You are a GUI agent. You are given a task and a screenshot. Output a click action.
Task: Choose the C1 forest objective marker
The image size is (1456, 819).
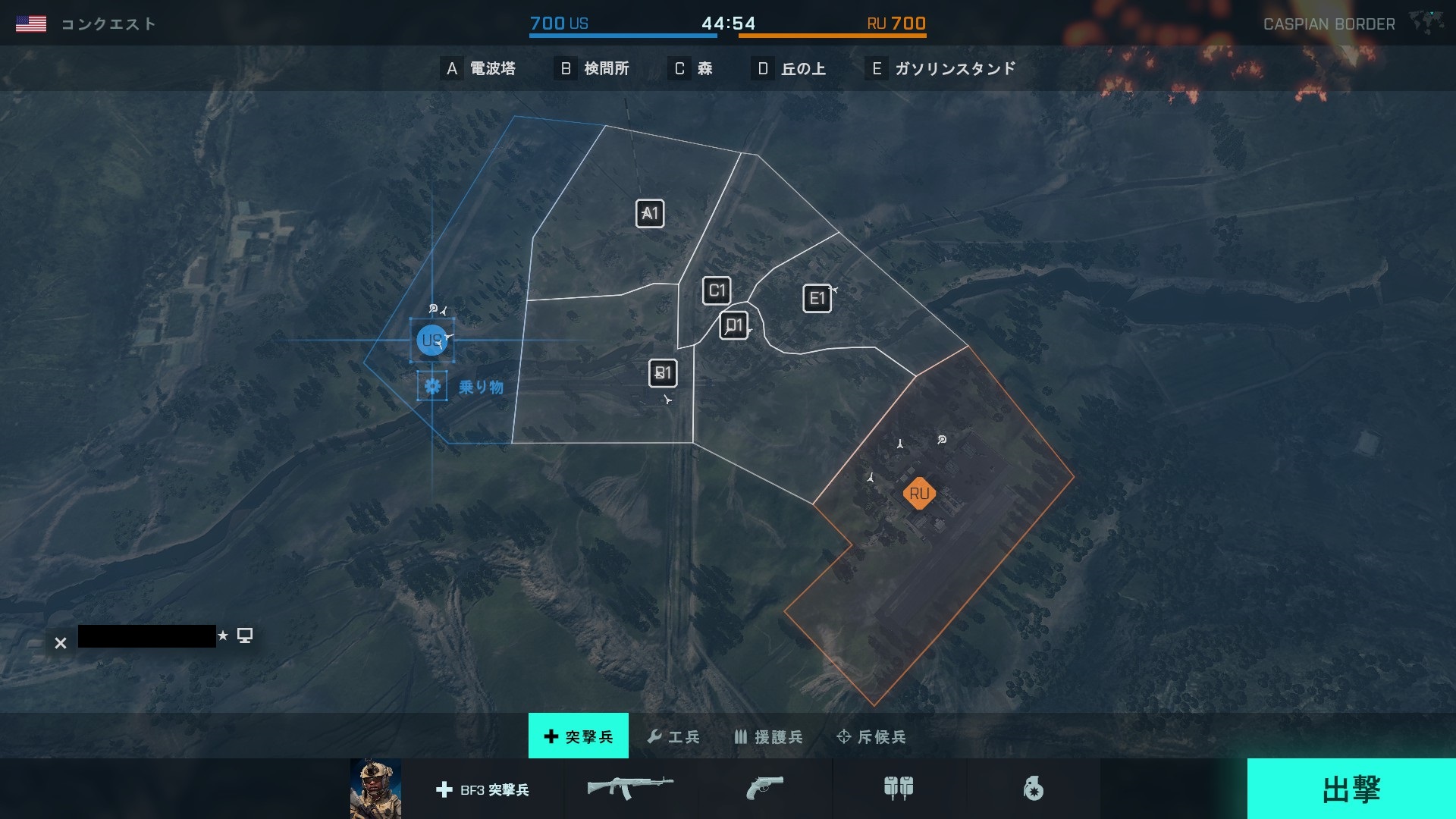[x=717, y=290]
